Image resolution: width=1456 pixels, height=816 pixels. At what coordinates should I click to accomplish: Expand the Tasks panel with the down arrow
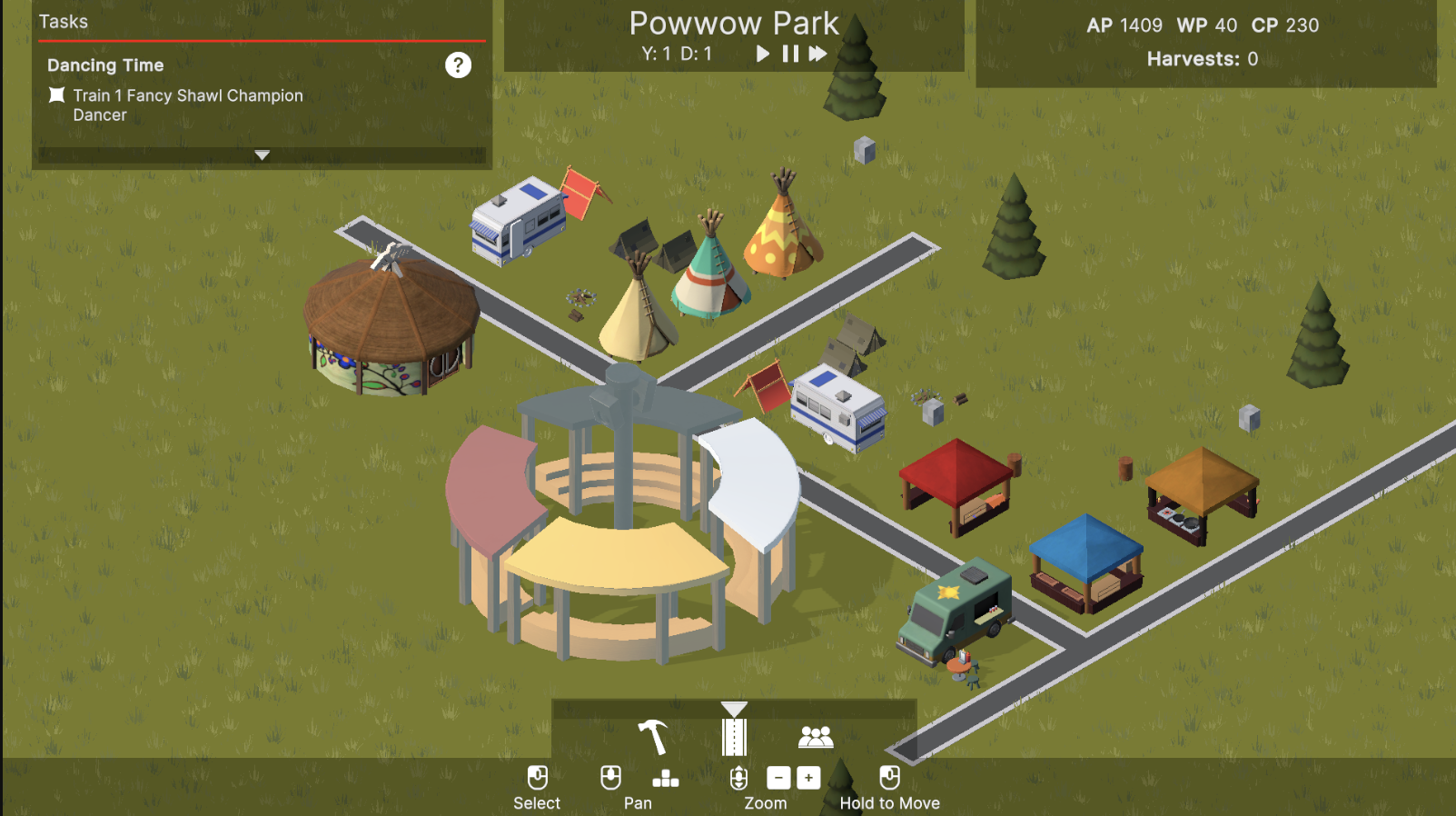pyautogui.click(x=262, y=155)
